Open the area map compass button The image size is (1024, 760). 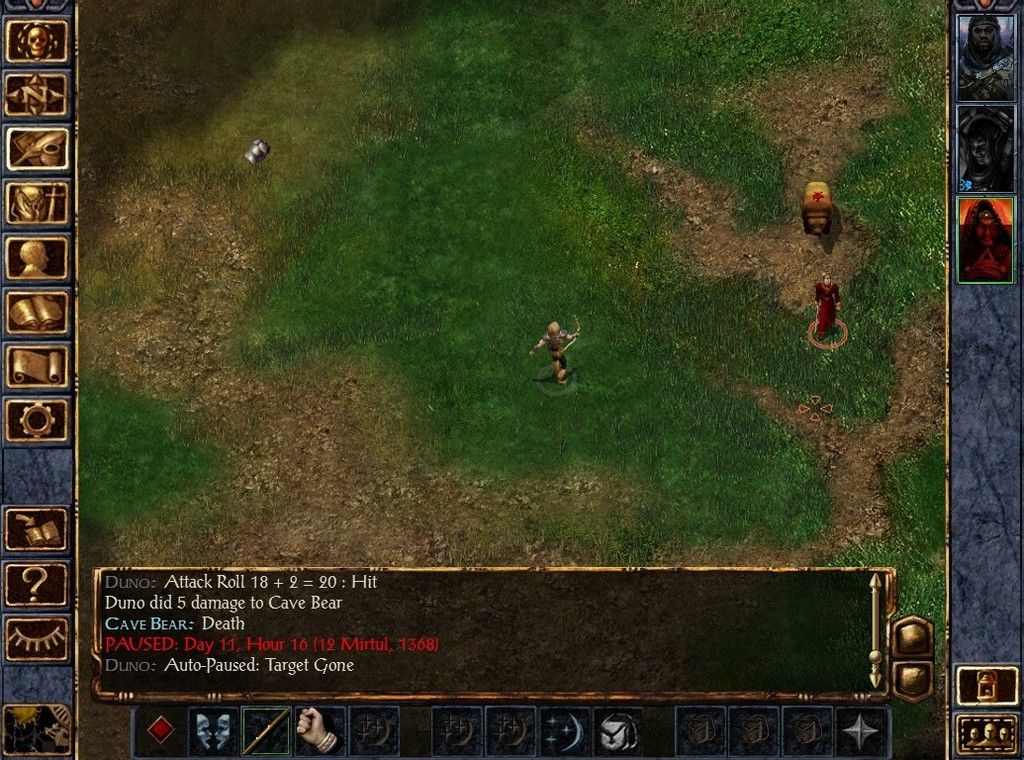37,95
